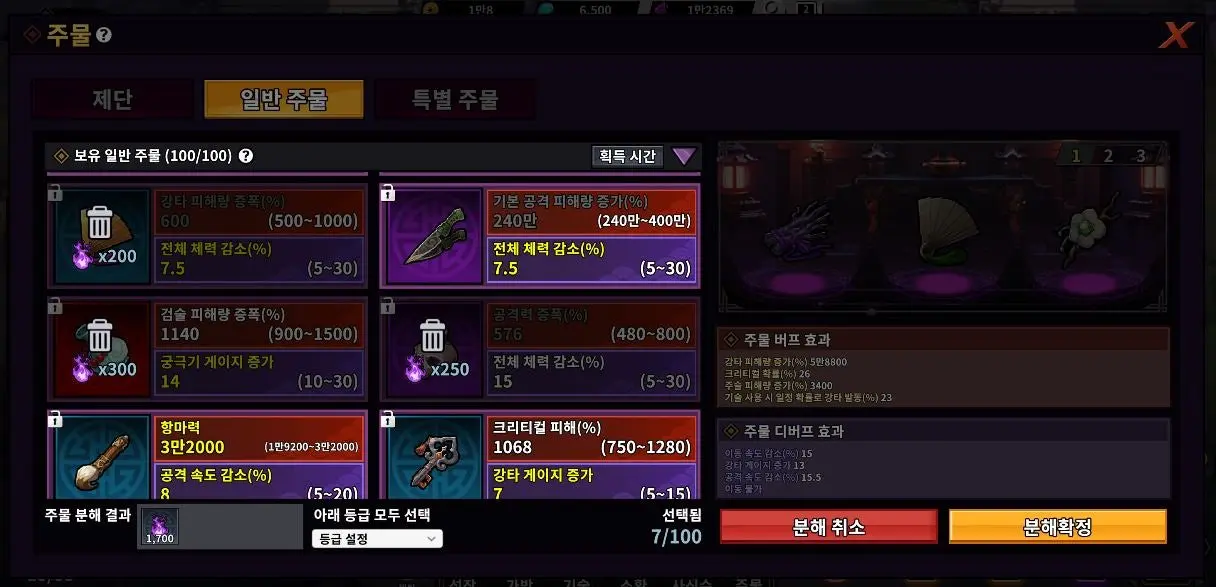This screenshot has width=1216, height=587.
Task: Pick the 공격력 증폭 talisman card
Action: (539, 347)
